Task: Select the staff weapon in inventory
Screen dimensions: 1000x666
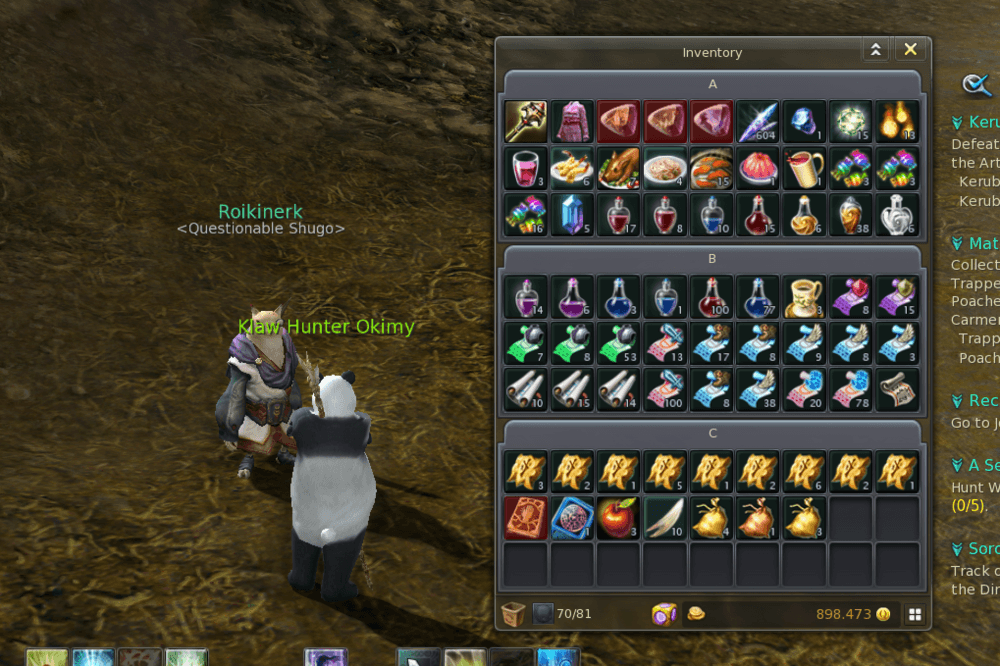Action: pyautogui.click(x=525, y=121)
